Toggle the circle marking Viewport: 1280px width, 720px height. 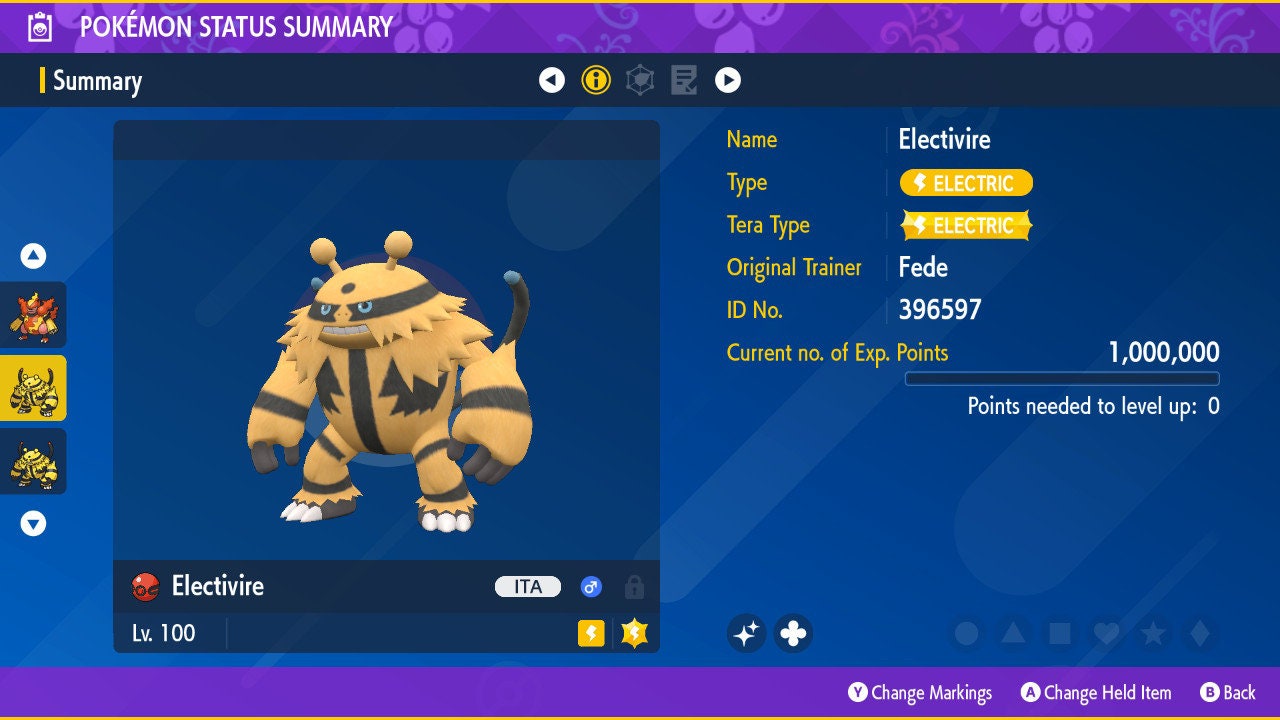tap(966, 633)
